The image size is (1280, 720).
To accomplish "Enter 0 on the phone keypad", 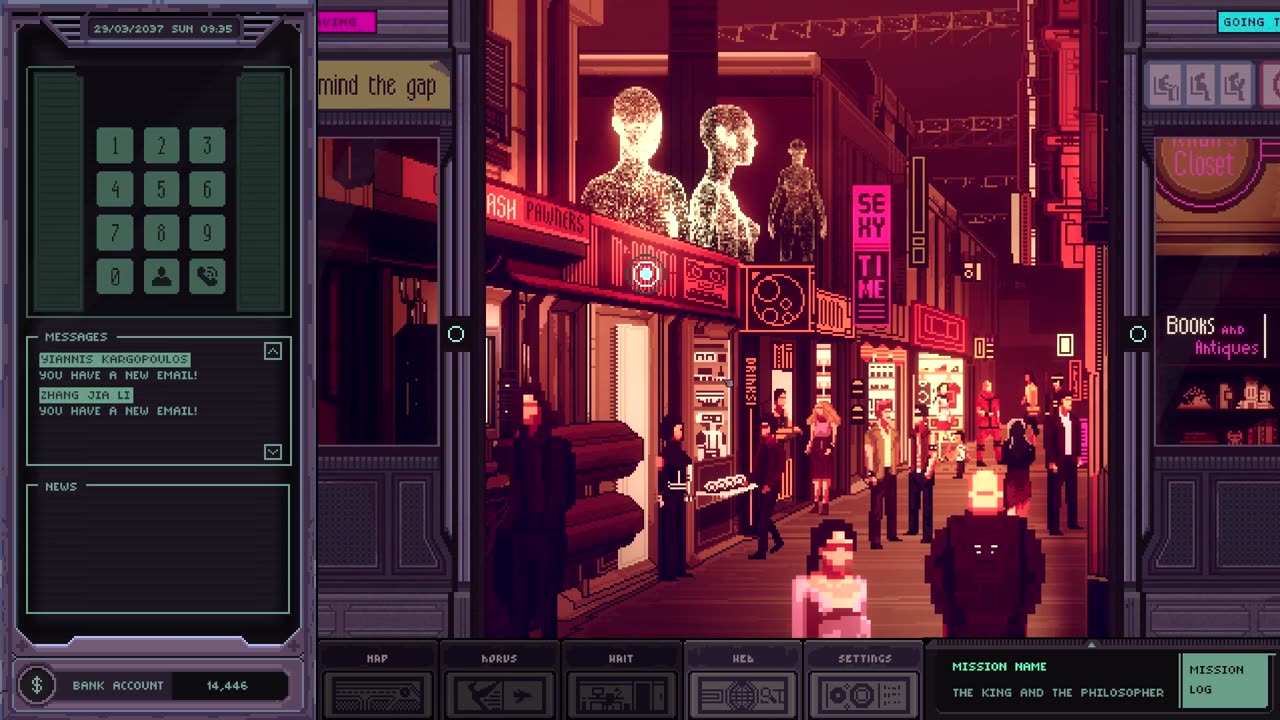I will pos(115,276).
